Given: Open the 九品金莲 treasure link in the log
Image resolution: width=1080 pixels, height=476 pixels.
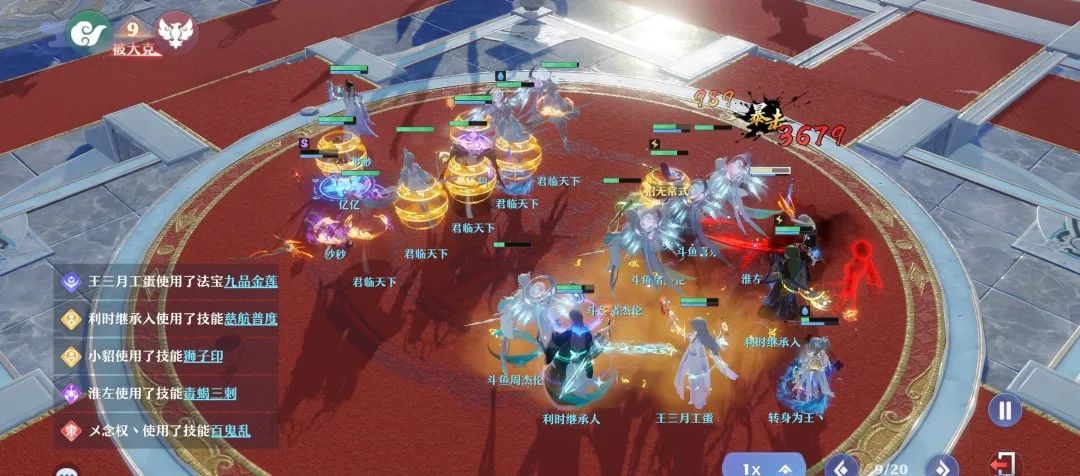Looking at the screenshot, I should pos(251,281).
